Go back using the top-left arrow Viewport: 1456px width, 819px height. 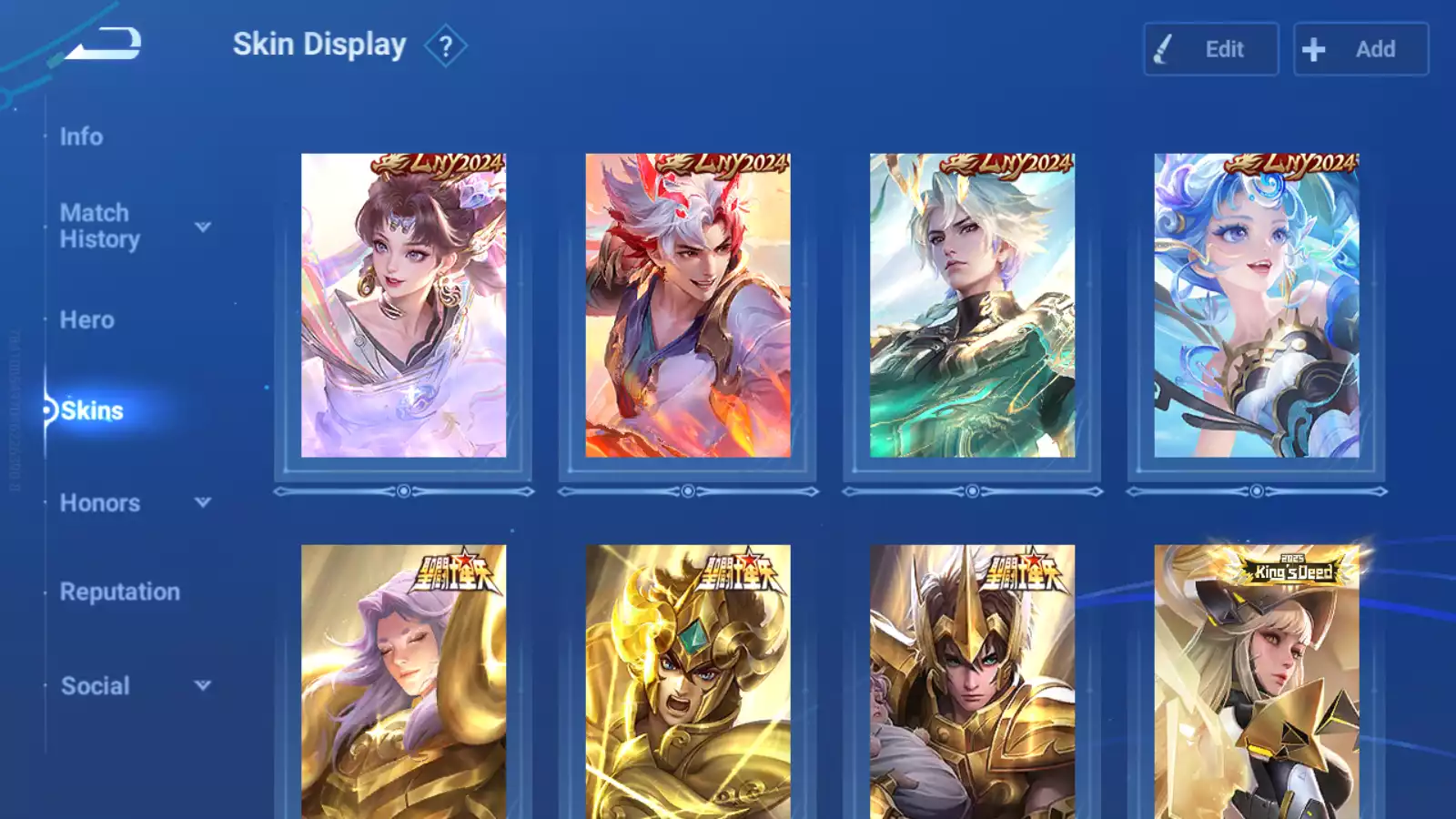point(105,44)
